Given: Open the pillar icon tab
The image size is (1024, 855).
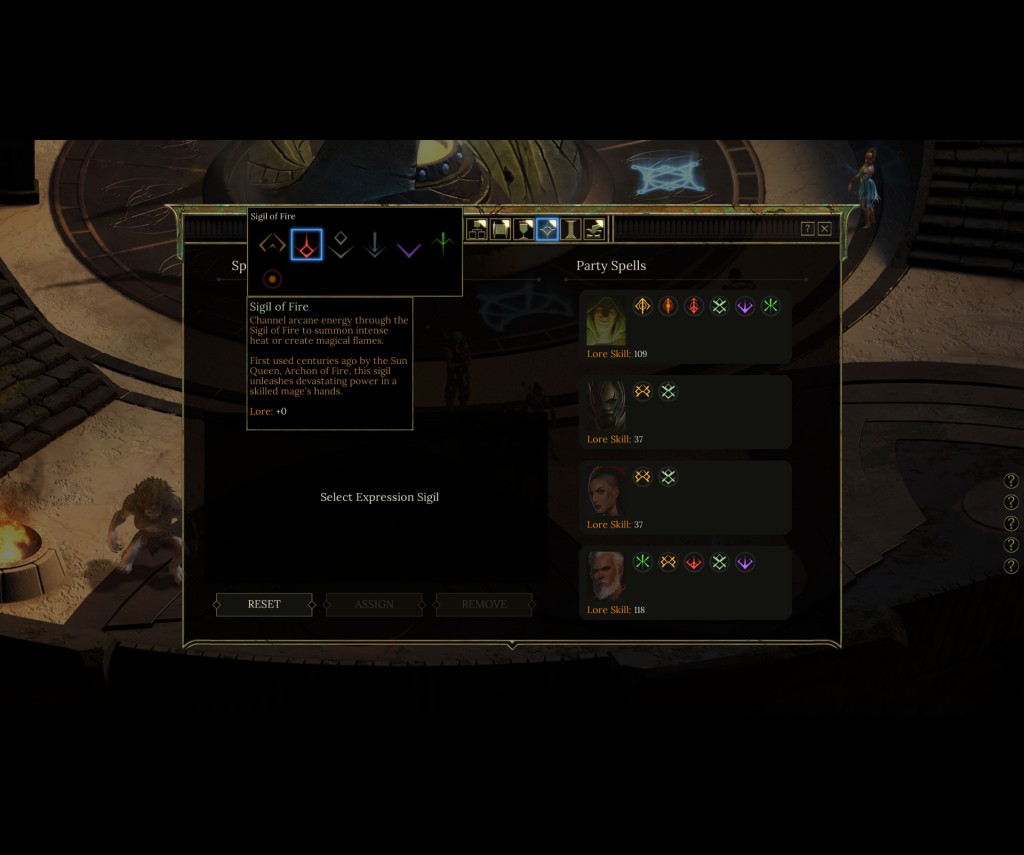Looking at the screenshot, I should (571, 230).
